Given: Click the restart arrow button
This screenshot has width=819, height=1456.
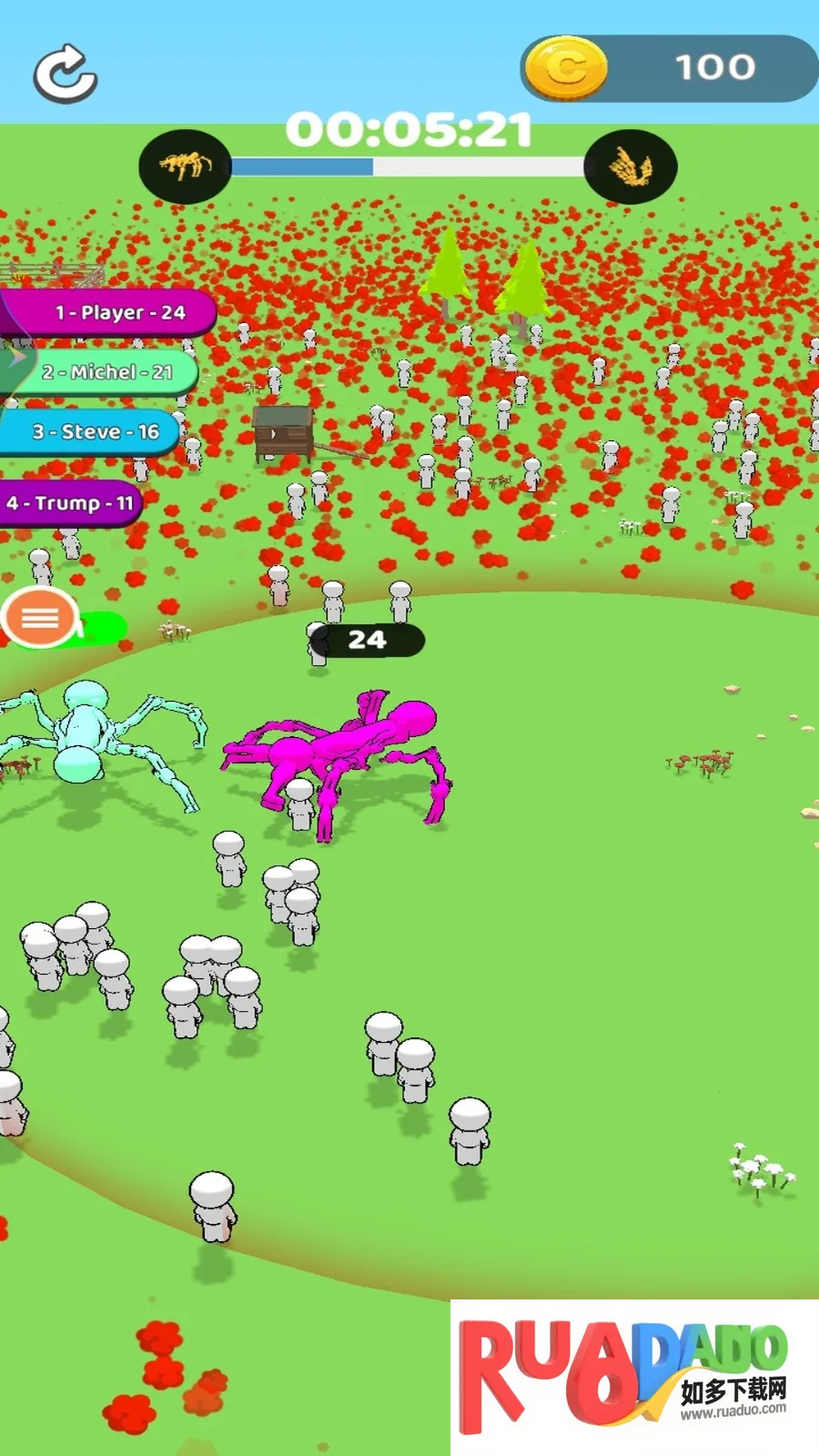Looking at the screenshot, I should coord(65,73).
